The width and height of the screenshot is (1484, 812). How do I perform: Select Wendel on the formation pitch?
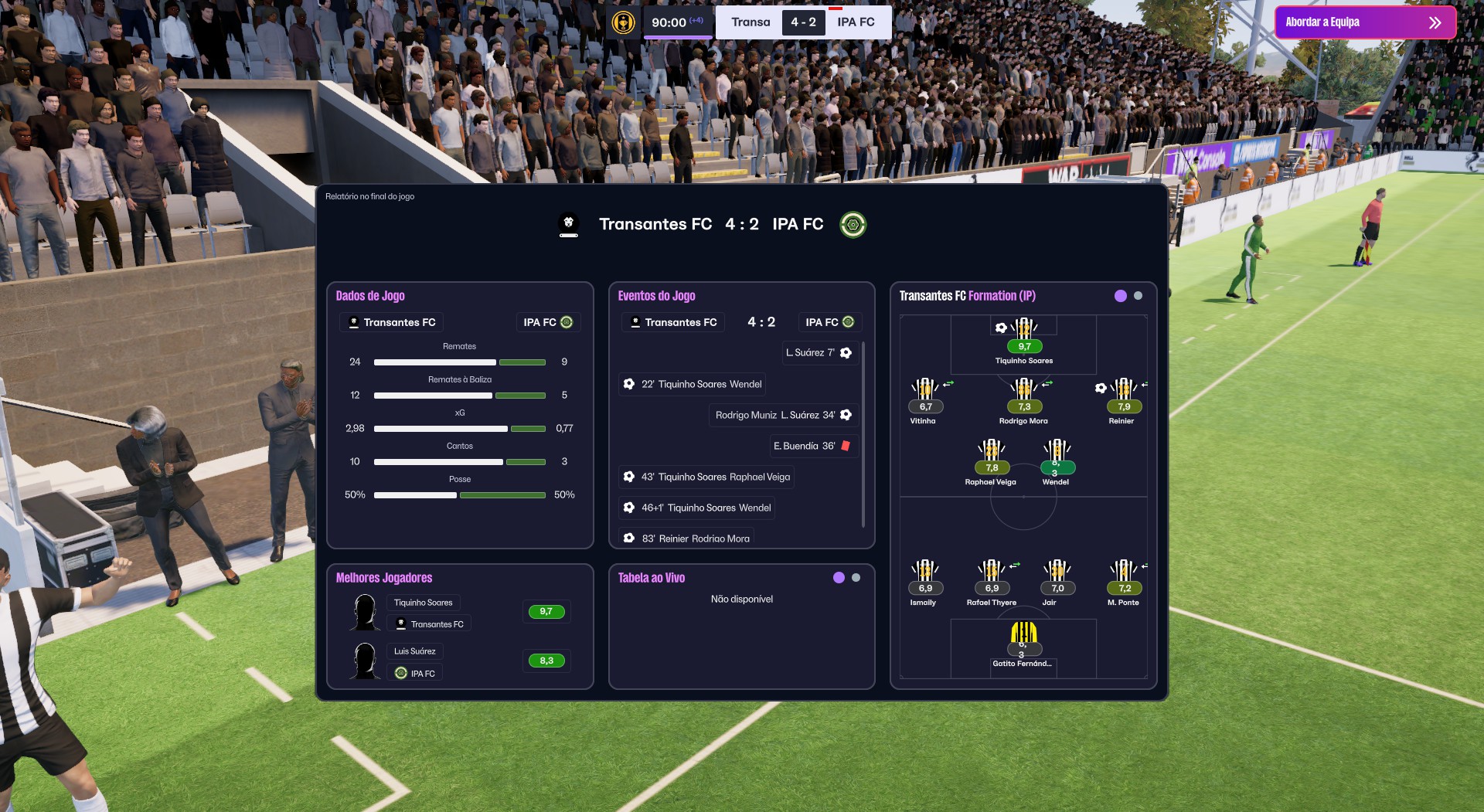pyautogui.click(x=1057, y=456)
